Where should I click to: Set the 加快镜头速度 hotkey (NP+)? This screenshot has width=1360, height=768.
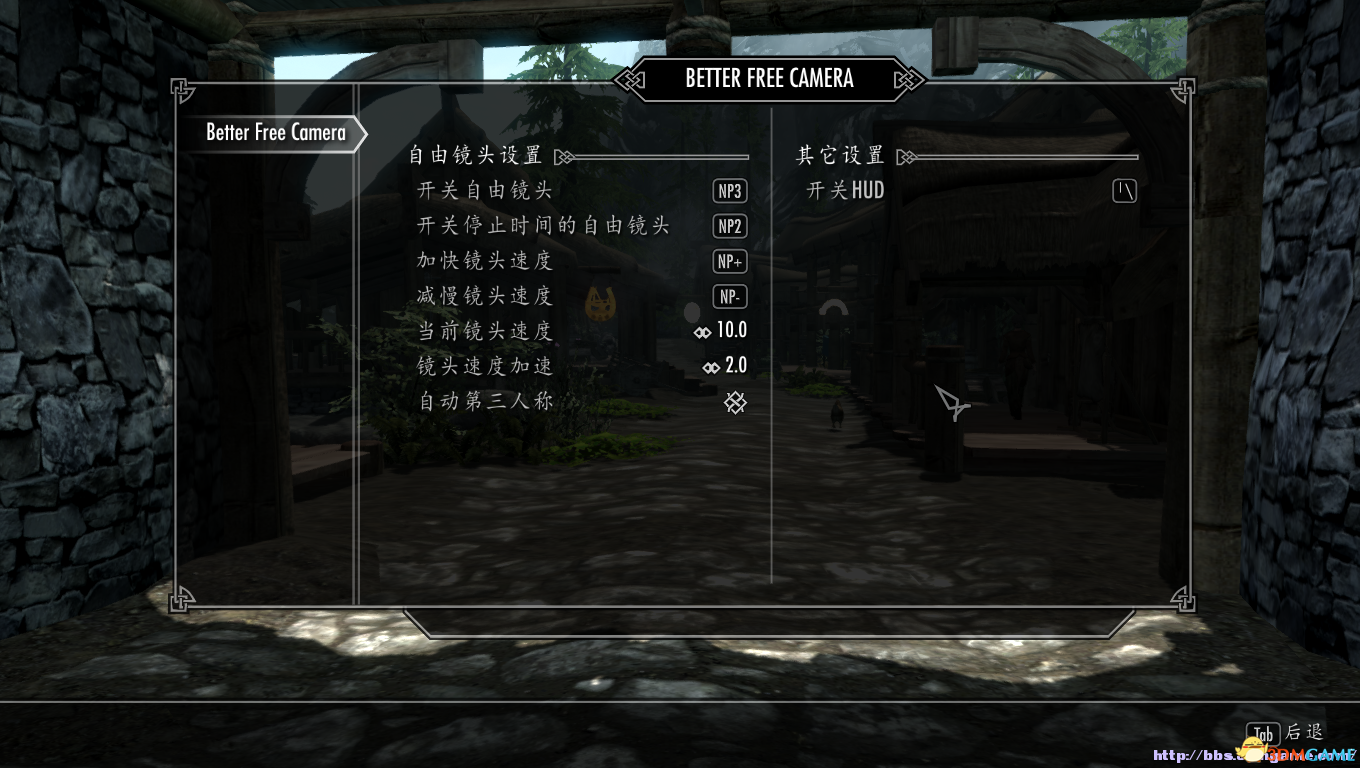point(730,262)
